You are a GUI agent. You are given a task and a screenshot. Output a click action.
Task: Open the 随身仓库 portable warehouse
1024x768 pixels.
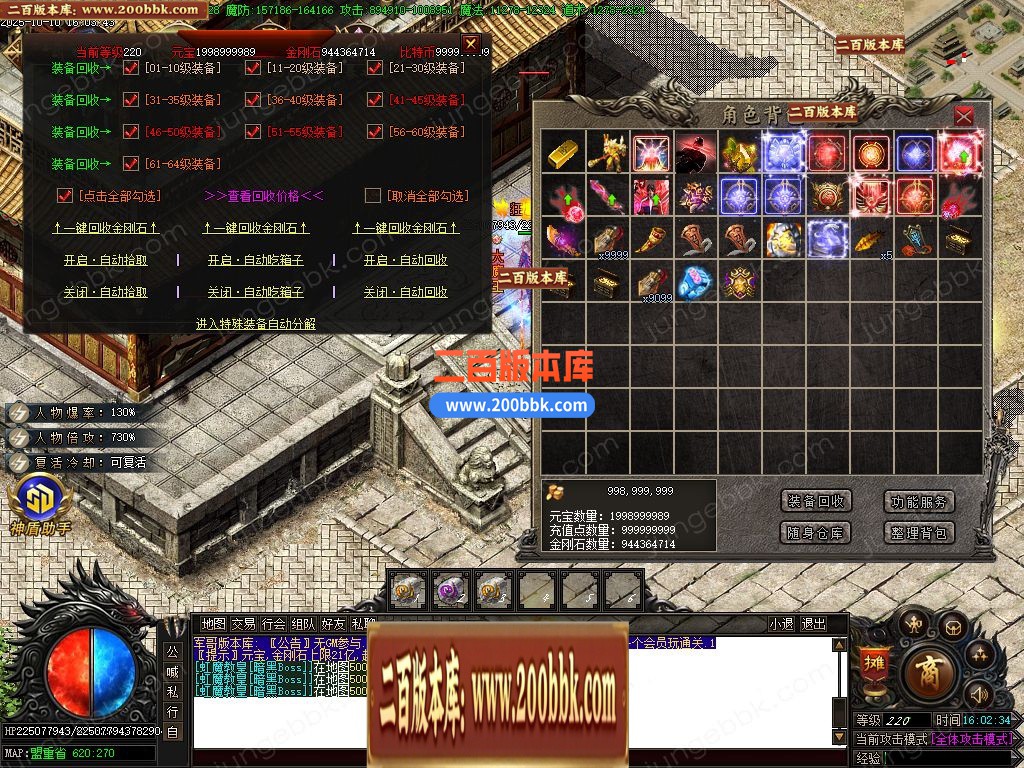click(x=816, y=533)
